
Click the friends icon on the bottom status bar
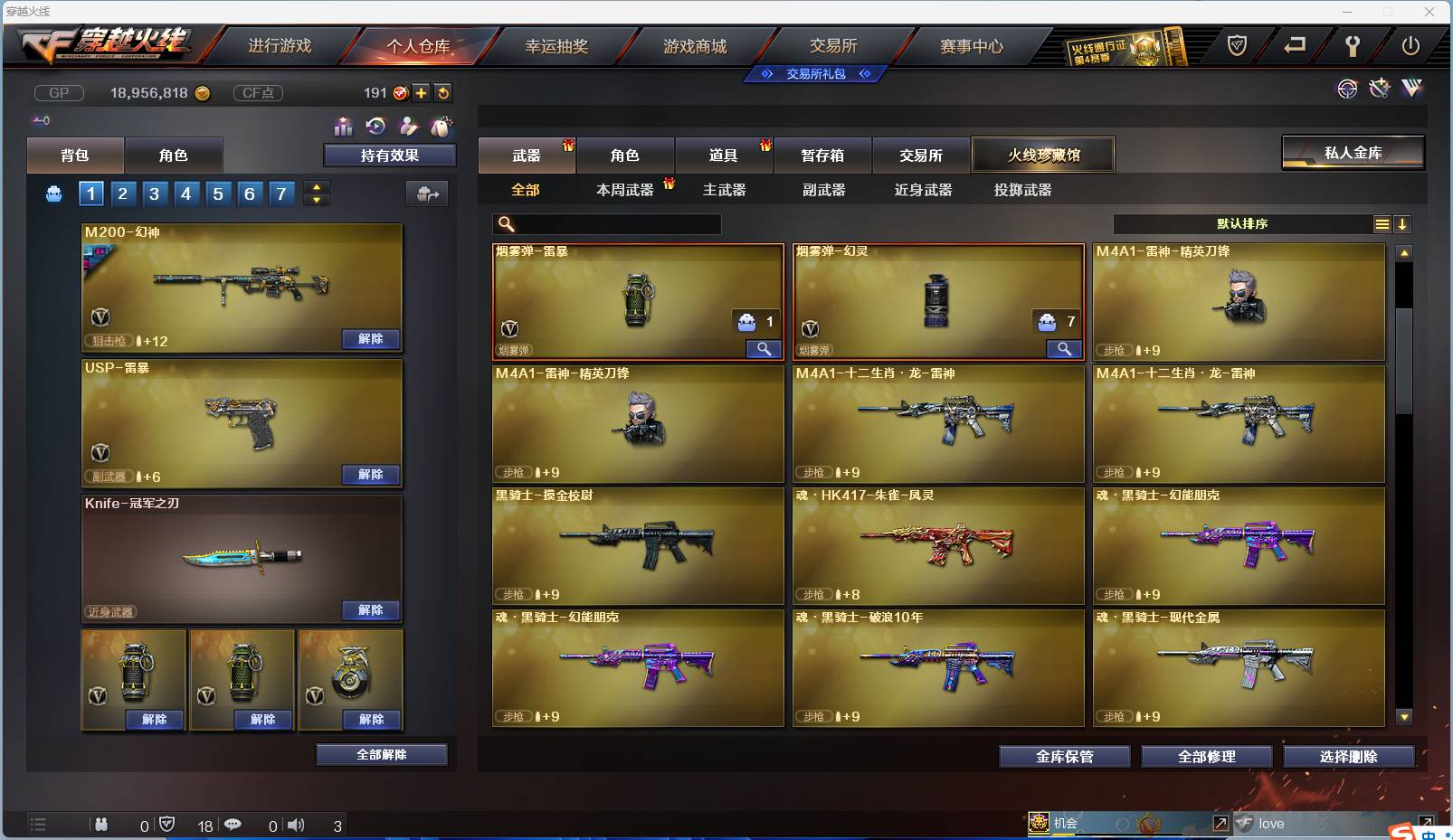pyautogui.click(x=102, y=825)
